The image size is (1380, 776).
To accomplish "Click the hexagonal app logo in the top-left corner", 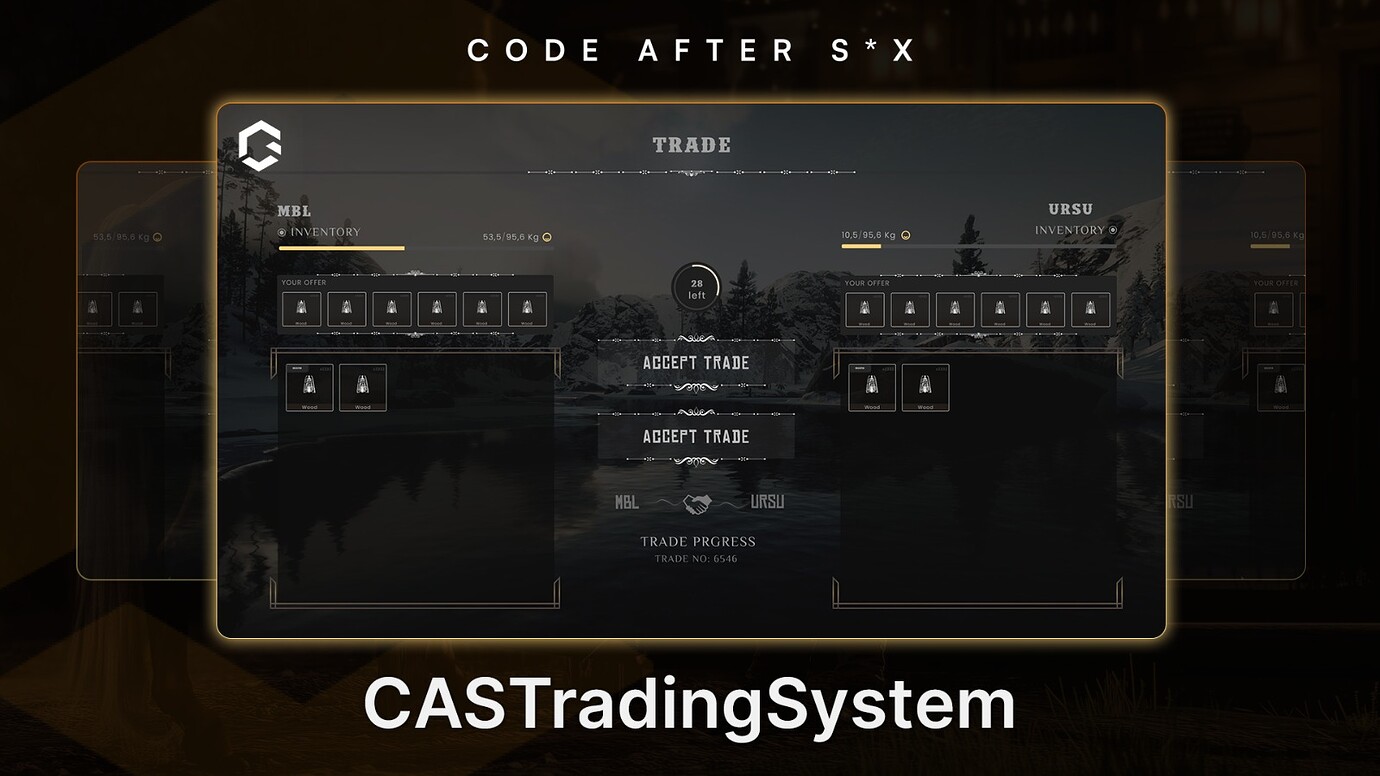I will click(259, 145).
